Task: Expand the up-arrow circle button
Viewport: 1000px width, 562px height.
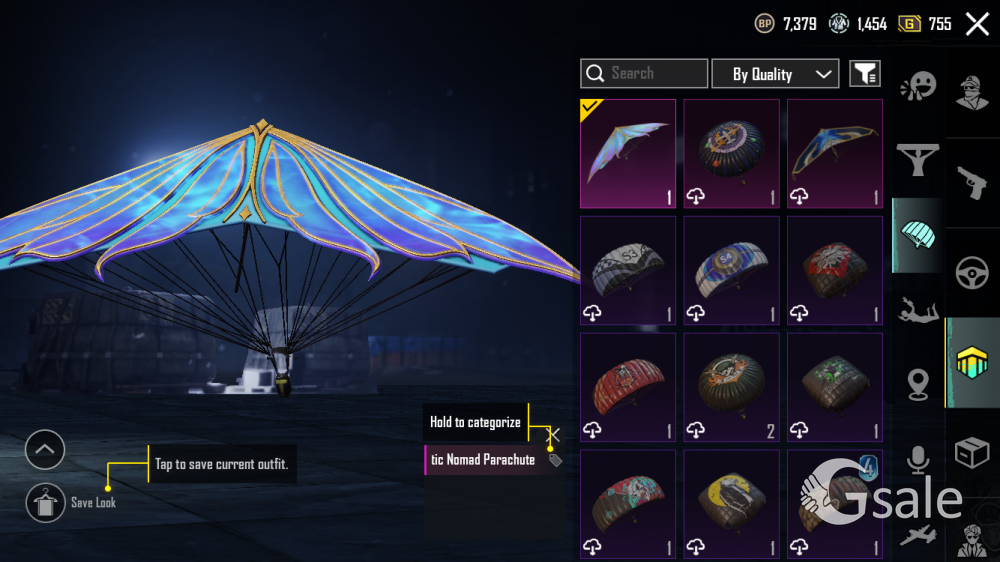Action: point(45,450)
